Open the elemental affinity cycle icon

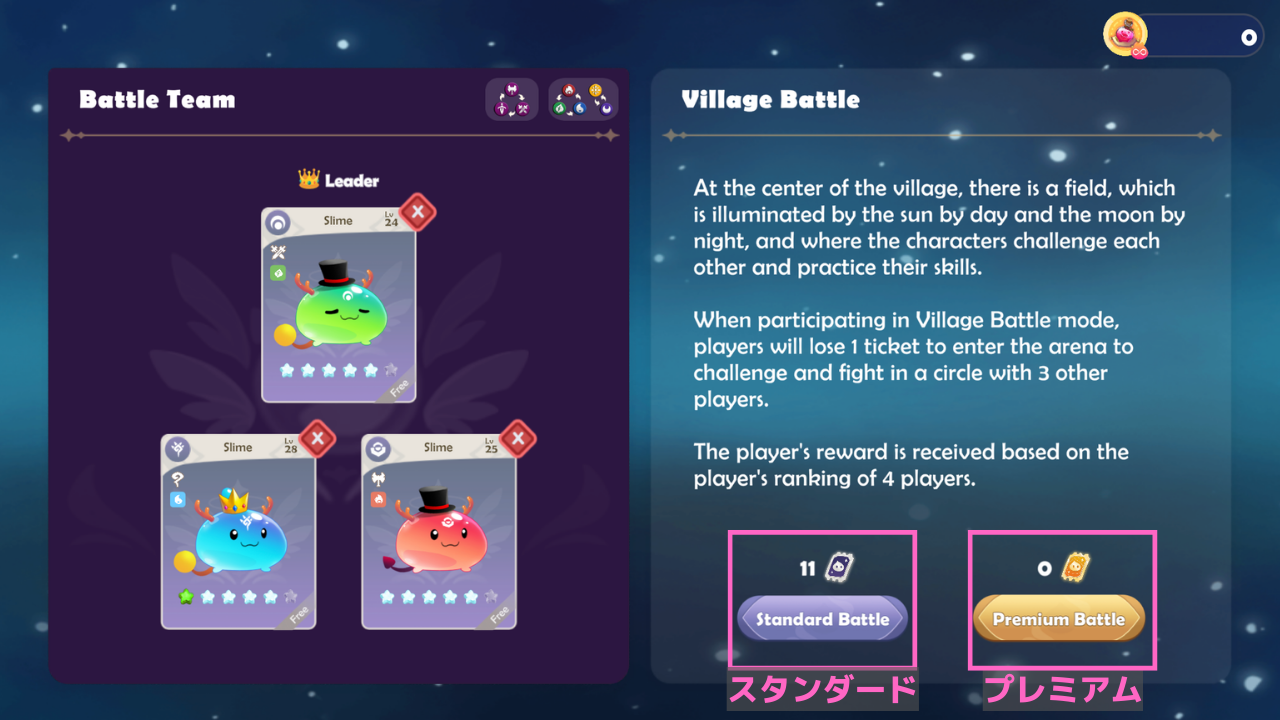(x=583, y=100)
